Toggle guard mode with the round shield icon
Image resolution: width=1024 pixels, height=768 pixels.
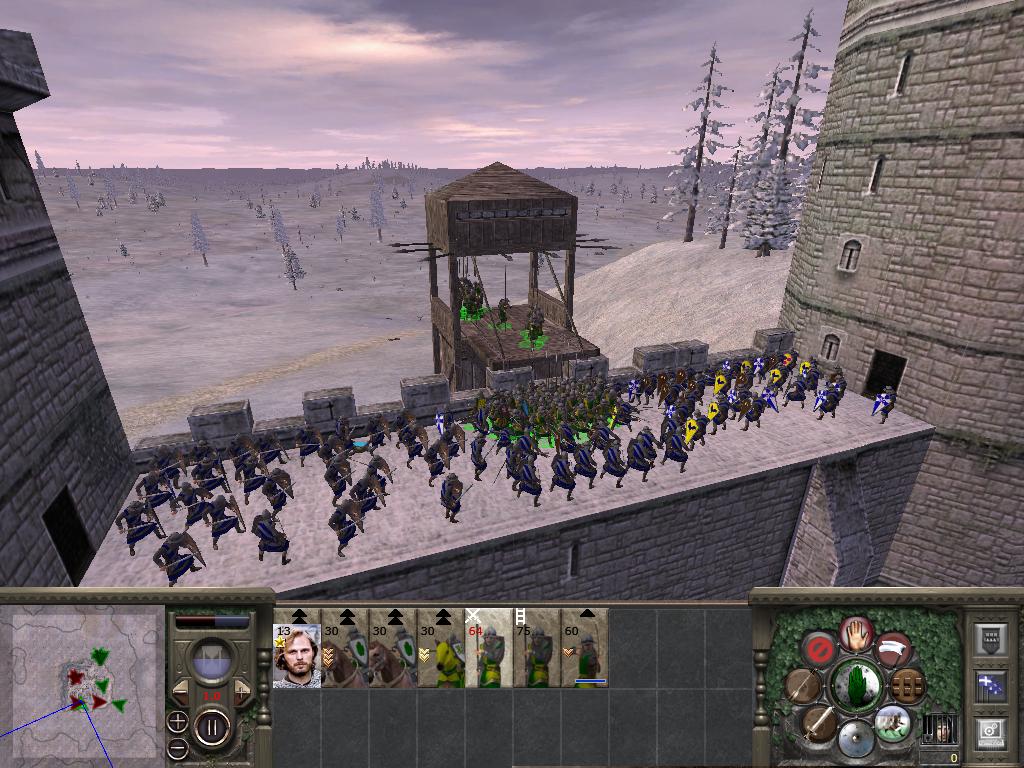855,740
